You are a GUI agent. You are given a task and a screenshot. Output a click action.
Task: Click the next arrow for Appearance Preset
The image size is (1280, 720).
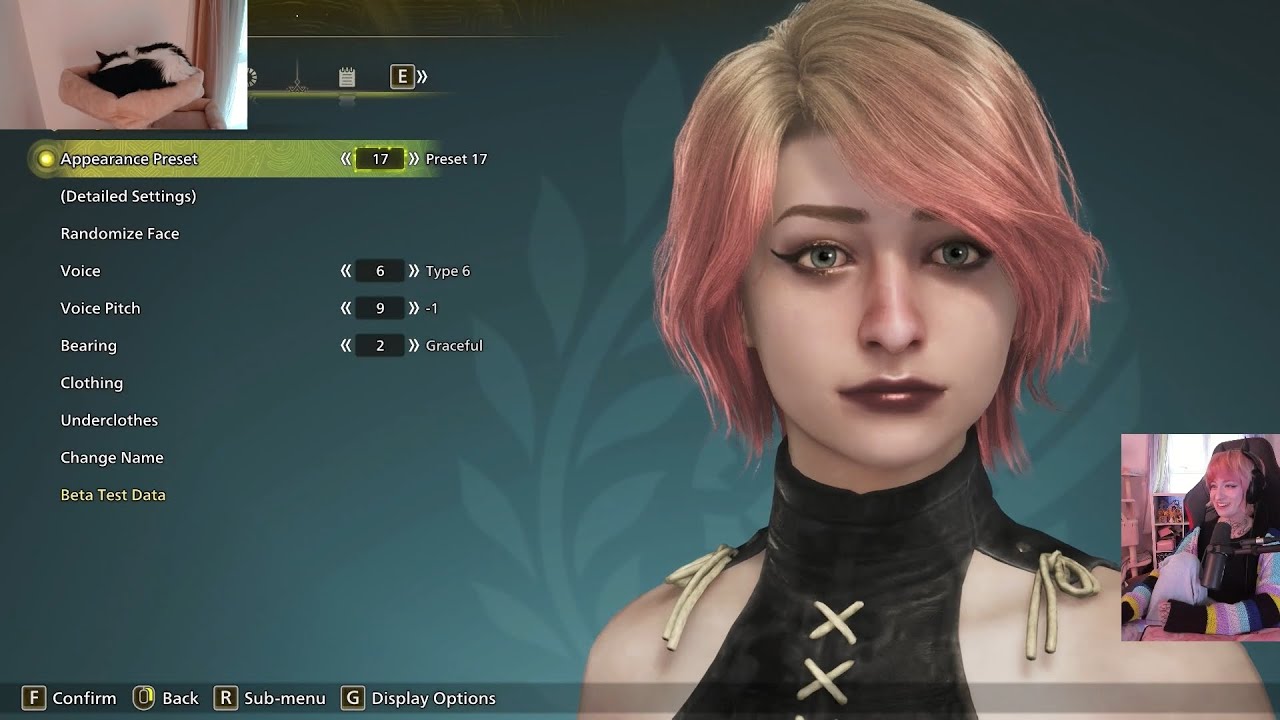[414, 159]
